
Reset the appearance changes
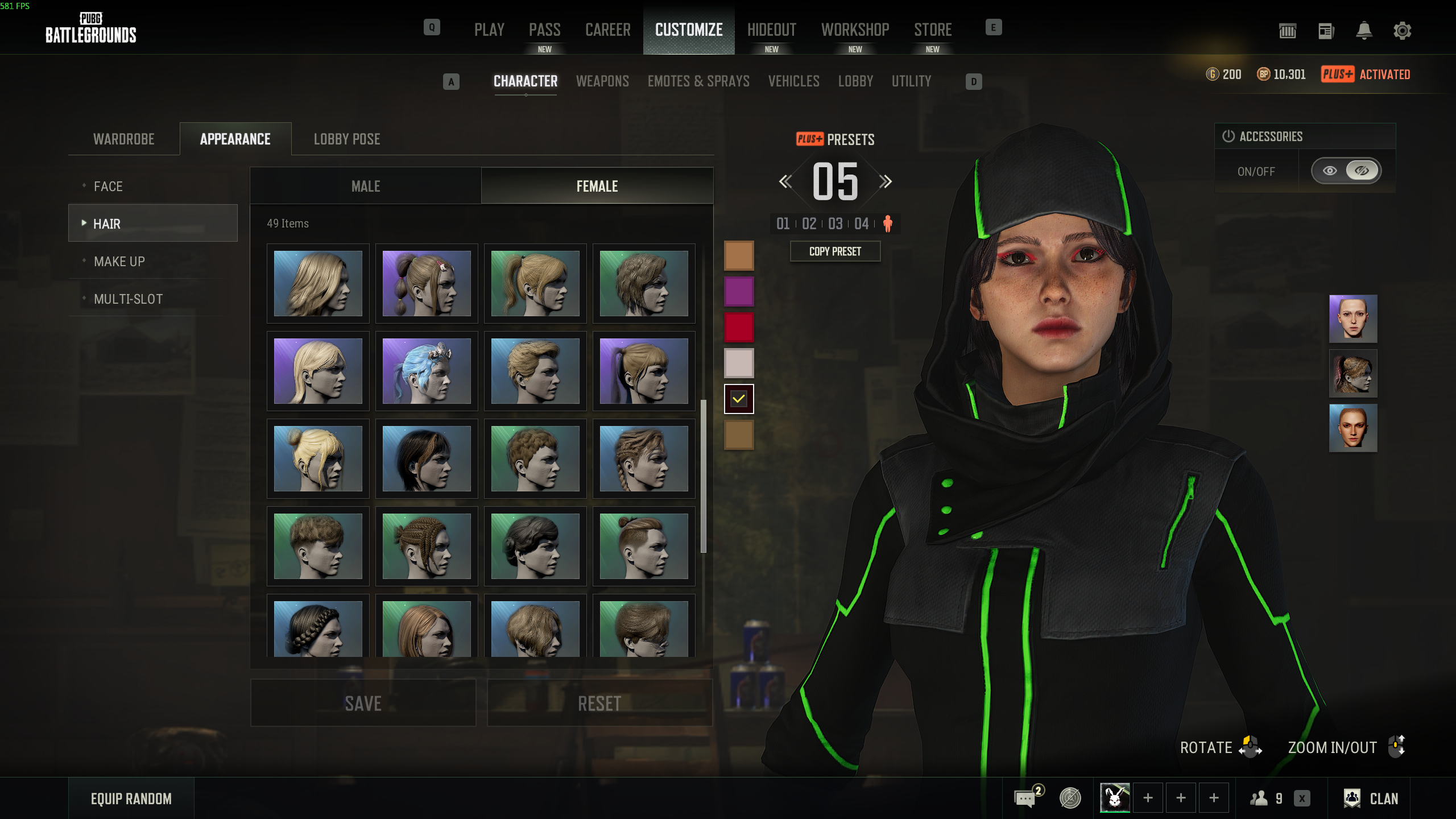point(599,703)
